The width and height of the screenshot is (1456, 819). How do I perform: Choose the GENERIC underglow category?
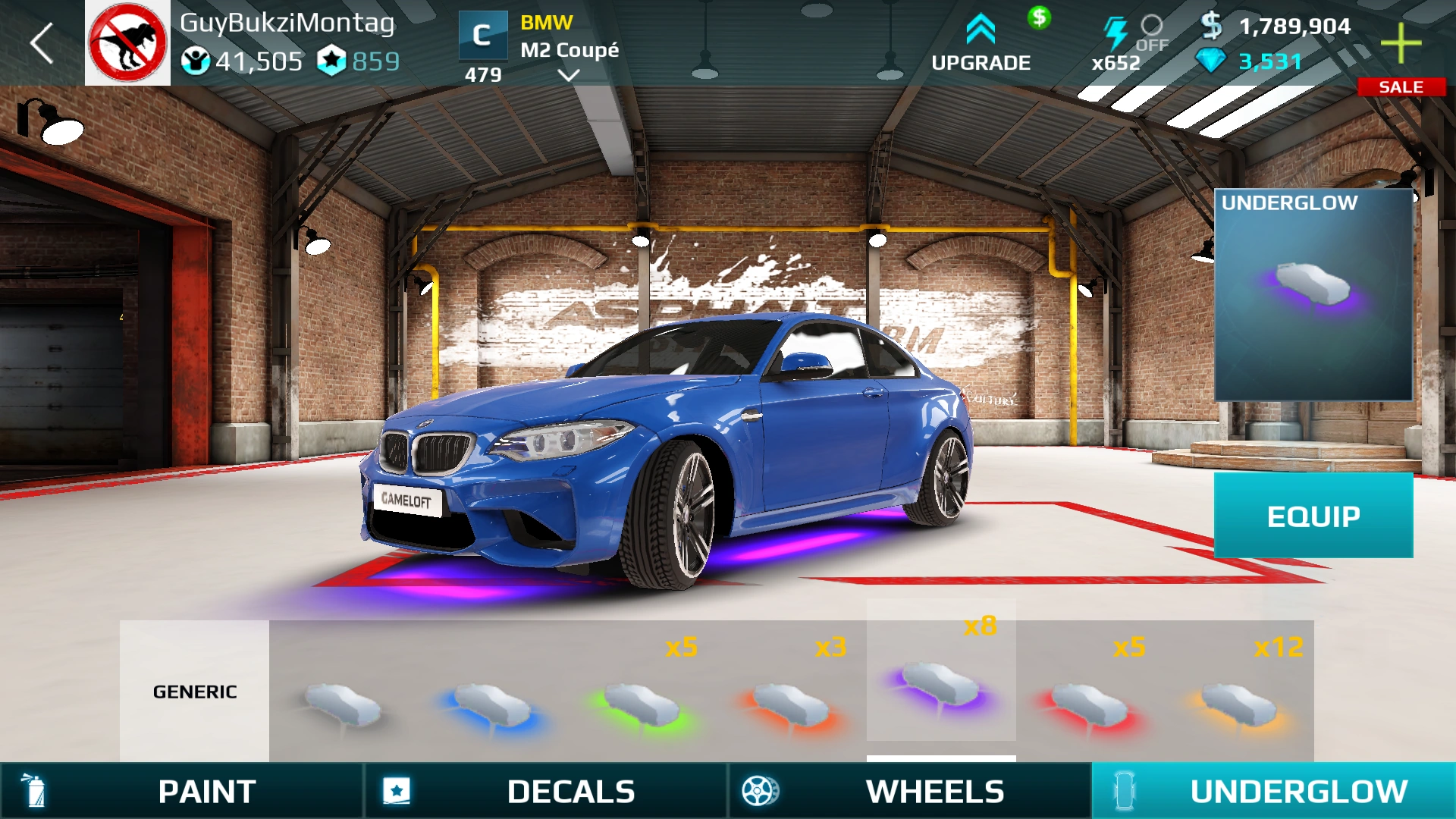(195, 691)
